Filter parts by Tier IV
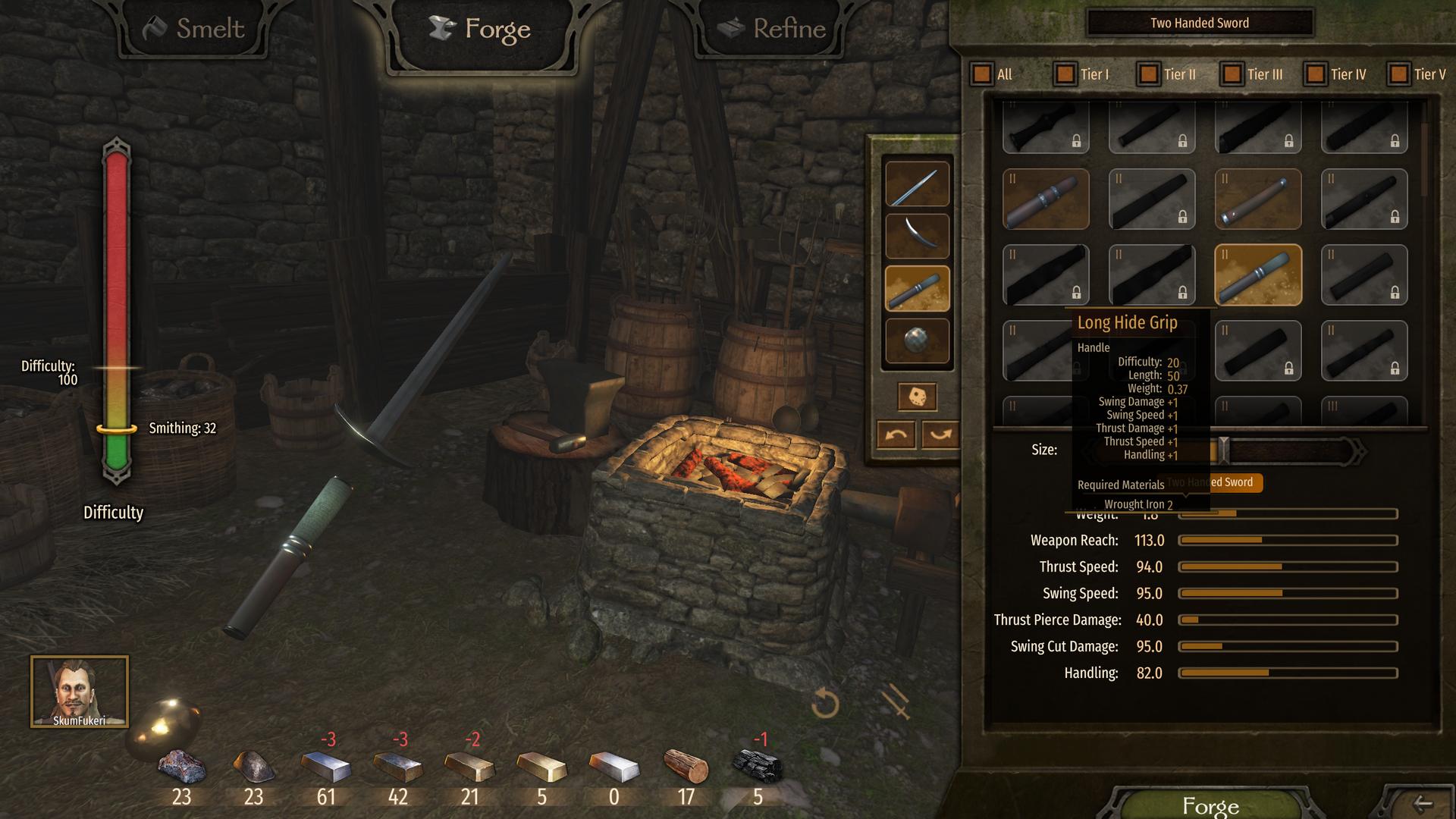1456x819 pixels. 1316,74
